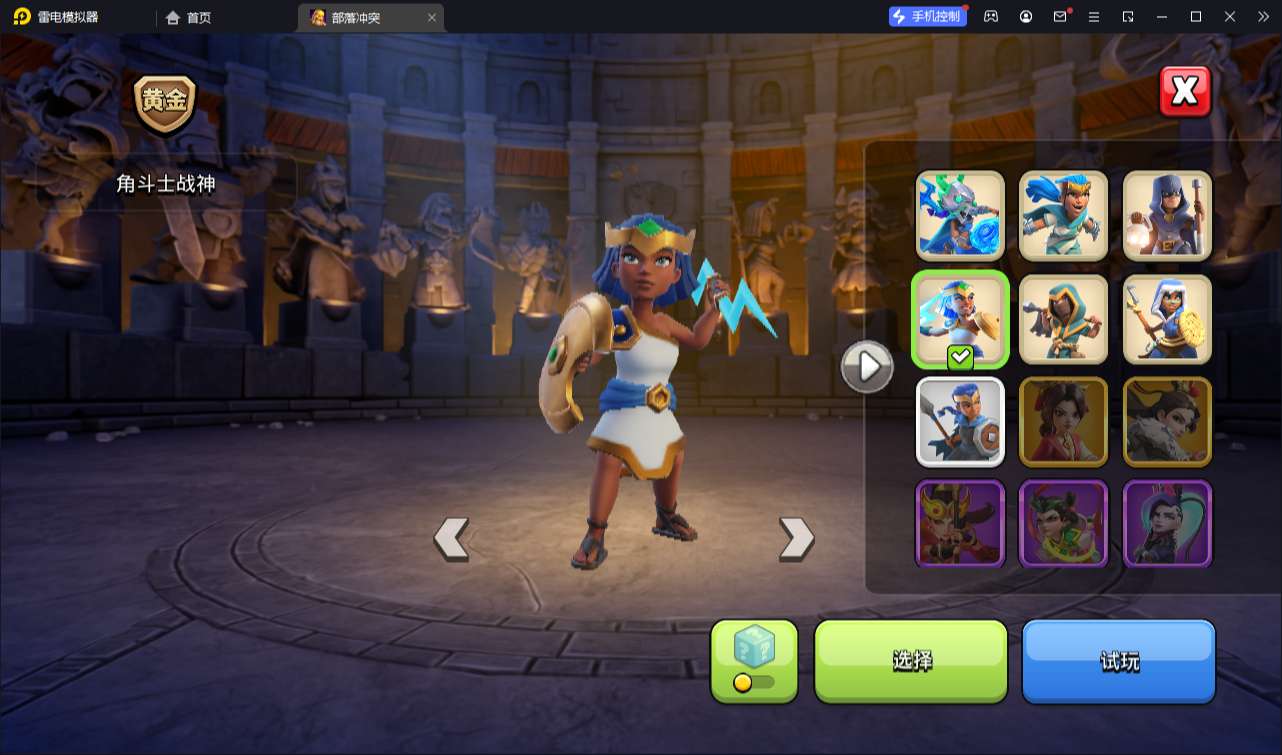Select the red-and-gold helmeted warrior skin in purple frame
Viewport: 1282px width, 755px height.
(960, 523)
